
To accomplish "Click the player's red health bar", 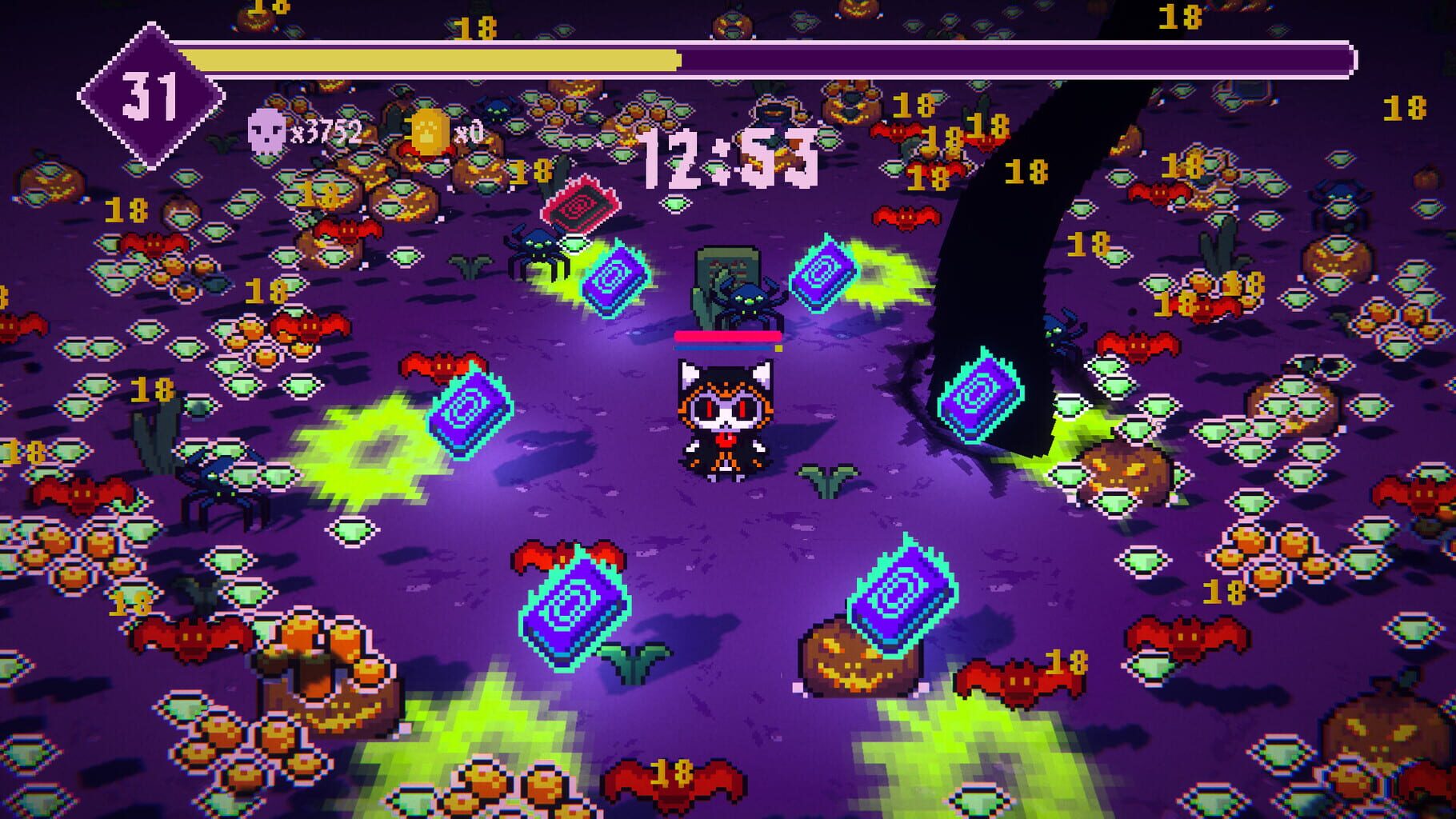I will [x=726, y=337].
